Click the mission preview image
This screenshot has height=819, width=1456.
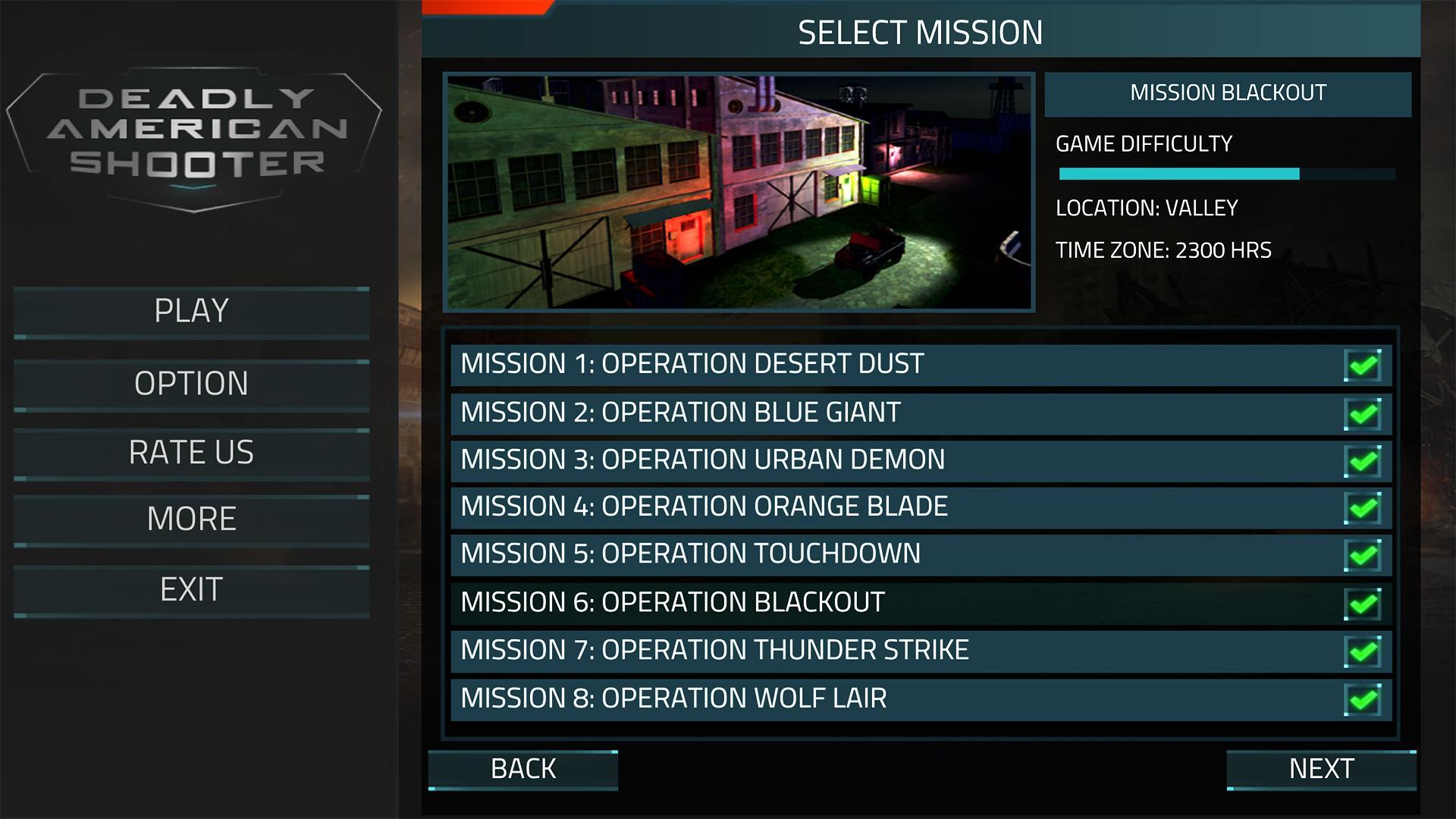739,192
